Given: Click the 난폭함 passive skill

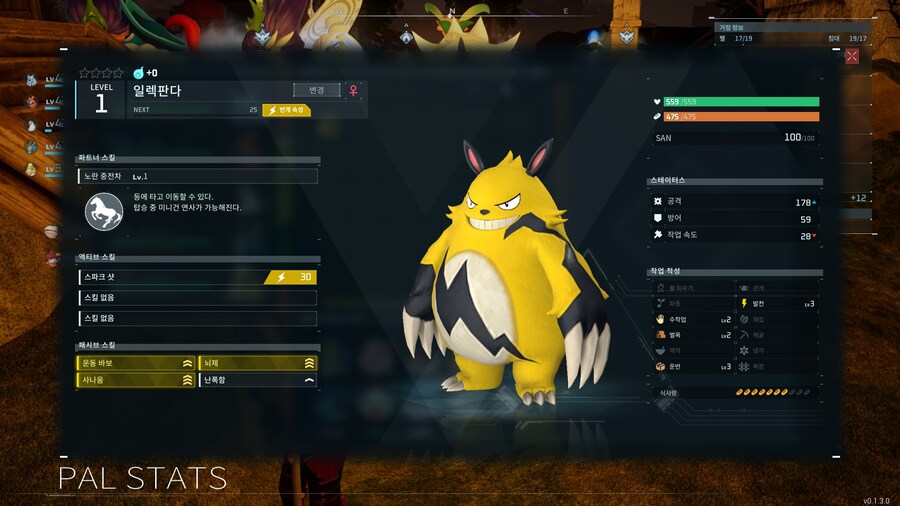Looking at the screenshot, I should click(x=258, y=380).
